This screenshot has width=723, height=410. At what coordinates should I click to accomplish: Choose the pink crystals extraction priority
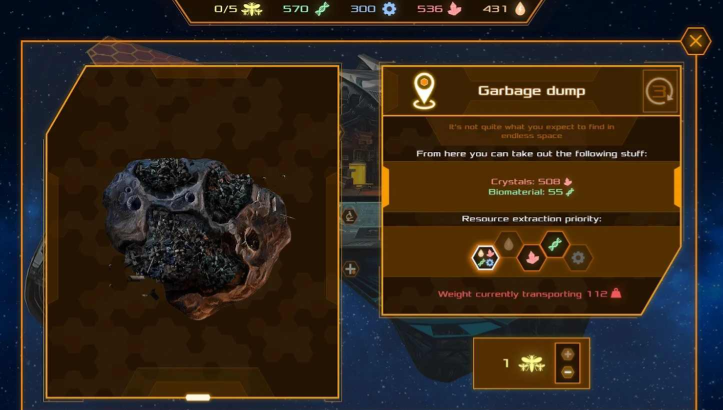click(x=531, y=258)
